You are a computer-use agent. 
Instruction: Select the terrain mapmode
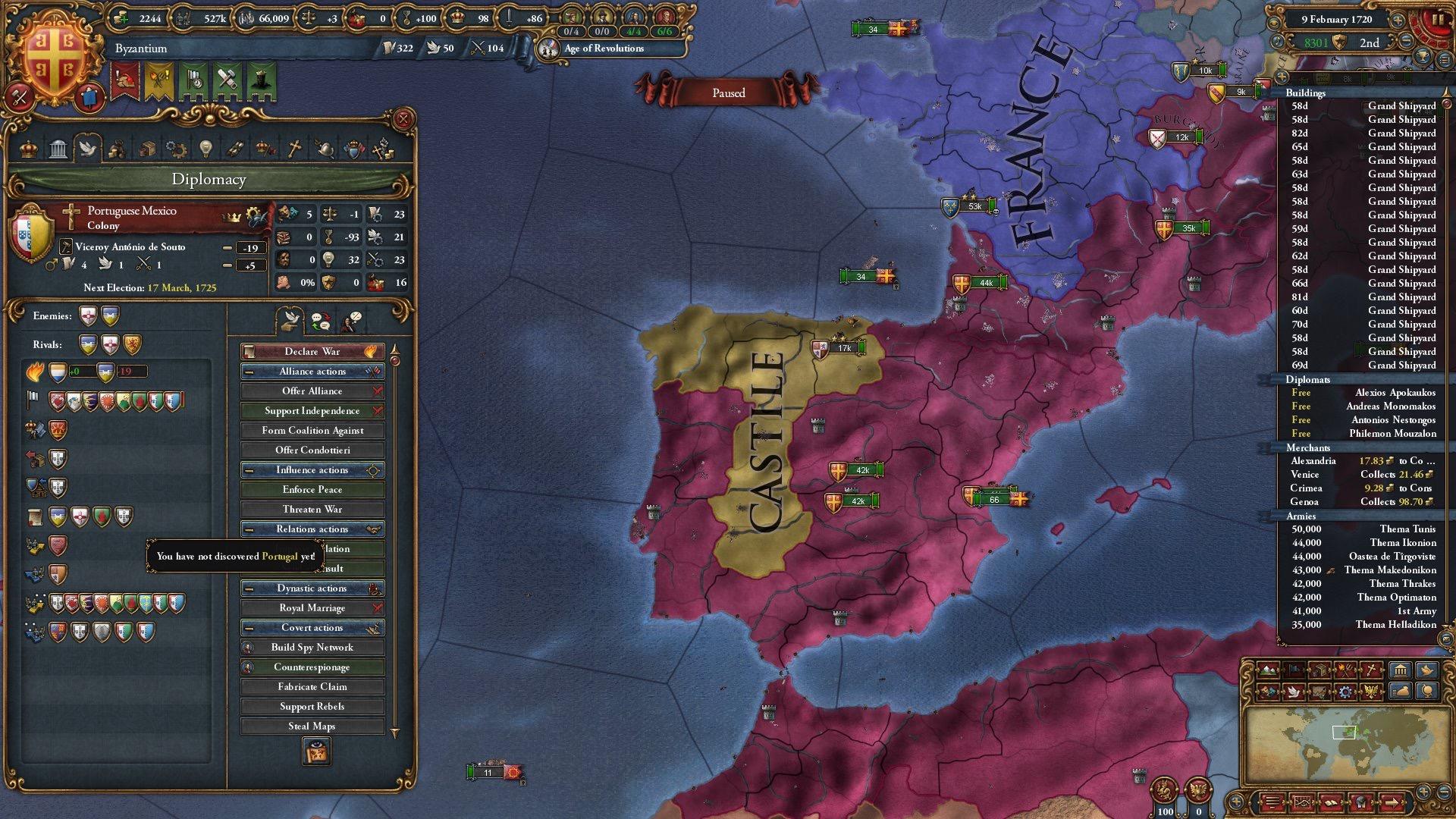1268,670
